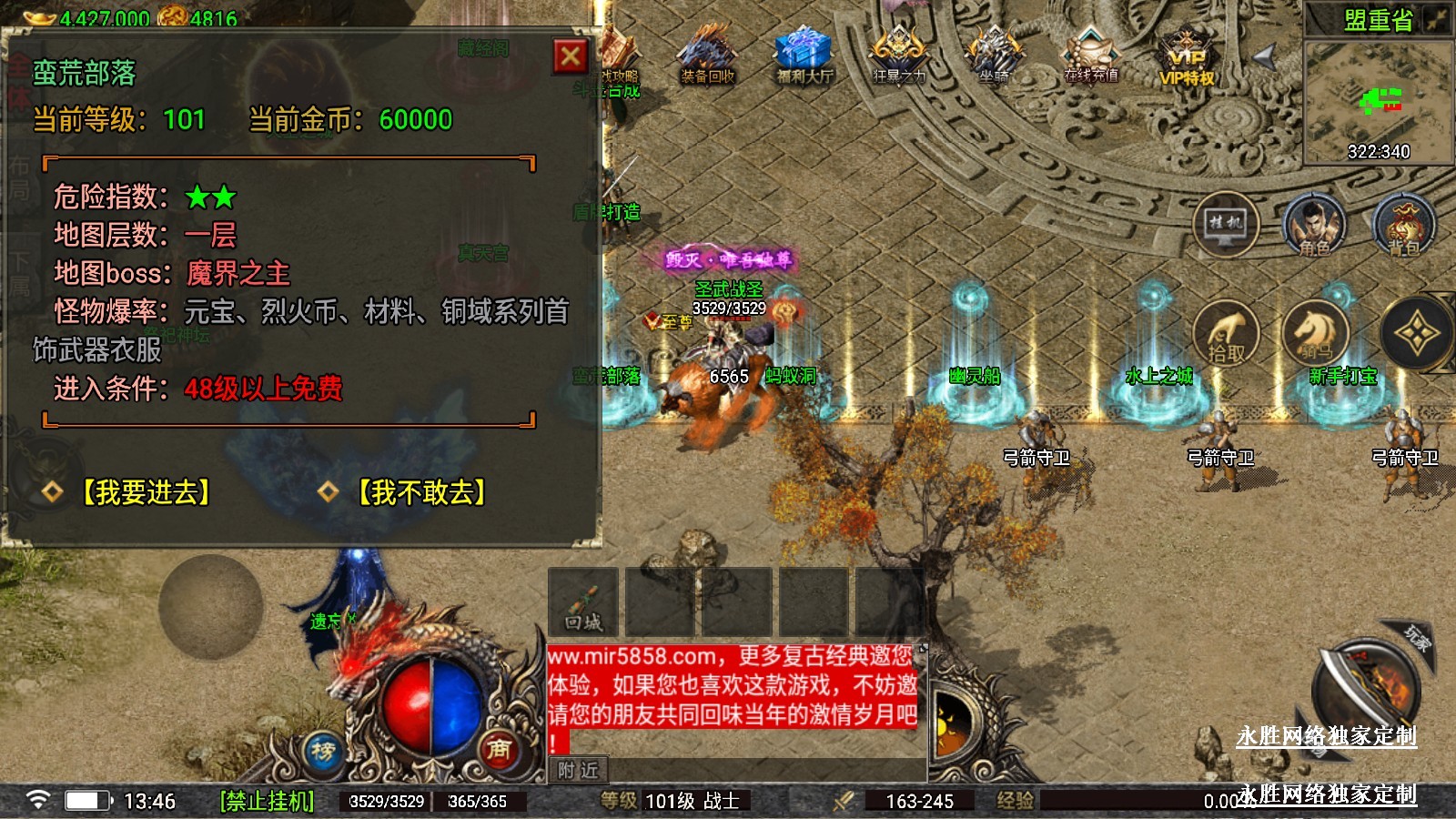Decline with the 【我不敢去】 option

pos(420,492)
